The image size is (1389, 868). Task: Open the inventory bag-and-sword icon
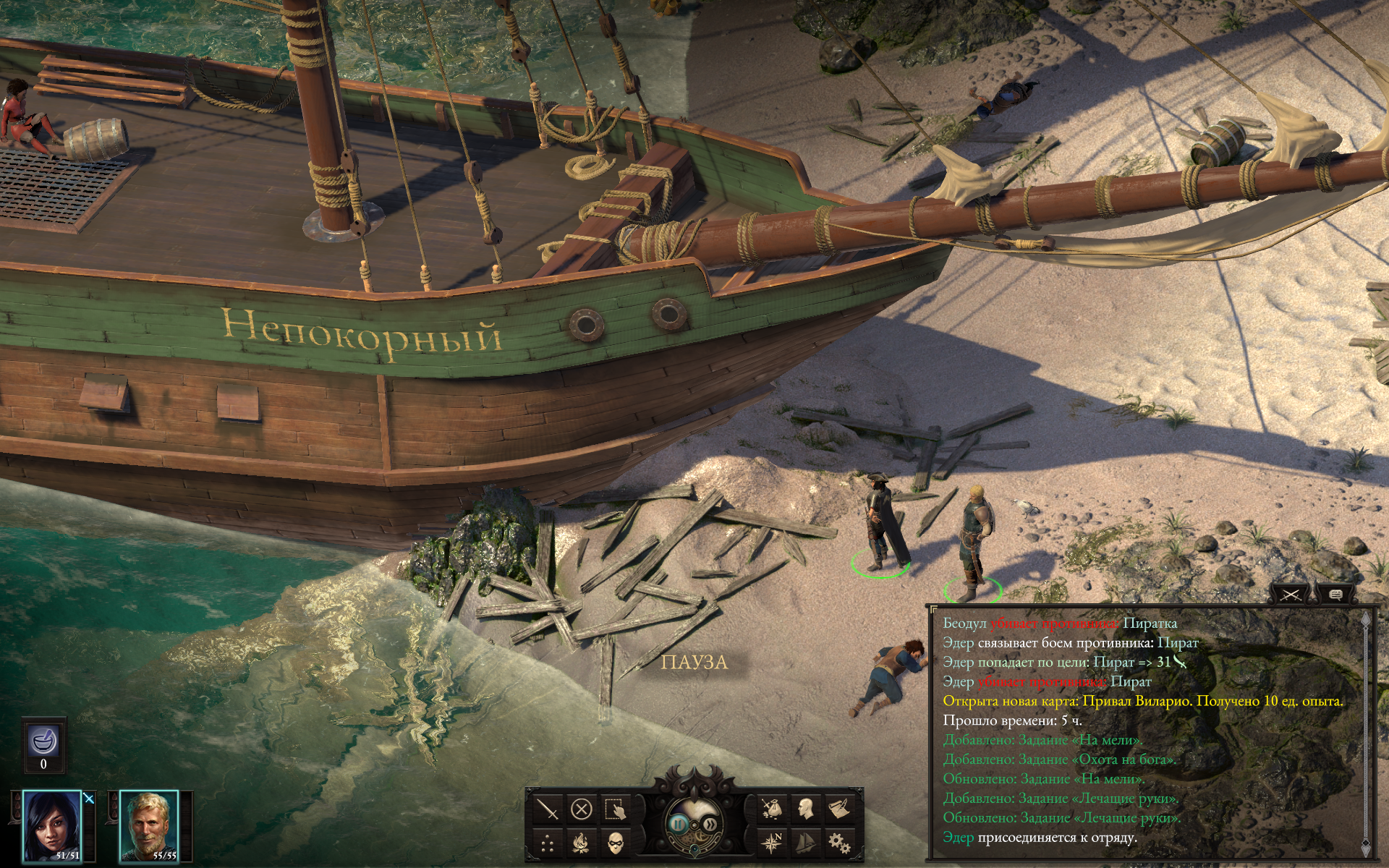pos(772,809)
